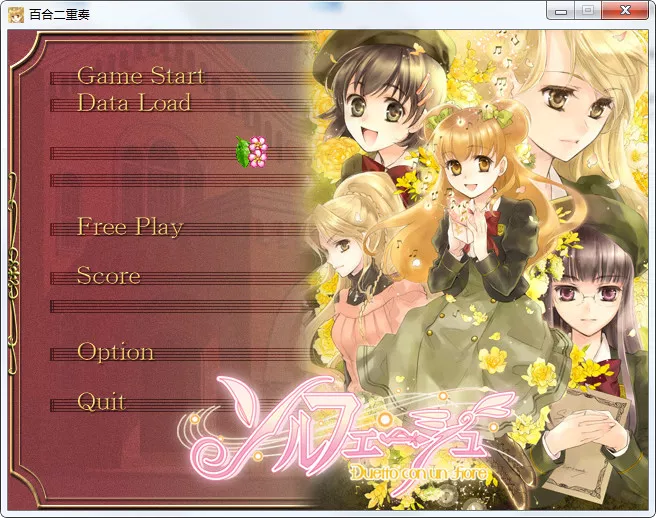Image resolution: width=656 pixels, height=518 pixels.
Task: Open the Data Load menu
Action: (x=133, y=103)
